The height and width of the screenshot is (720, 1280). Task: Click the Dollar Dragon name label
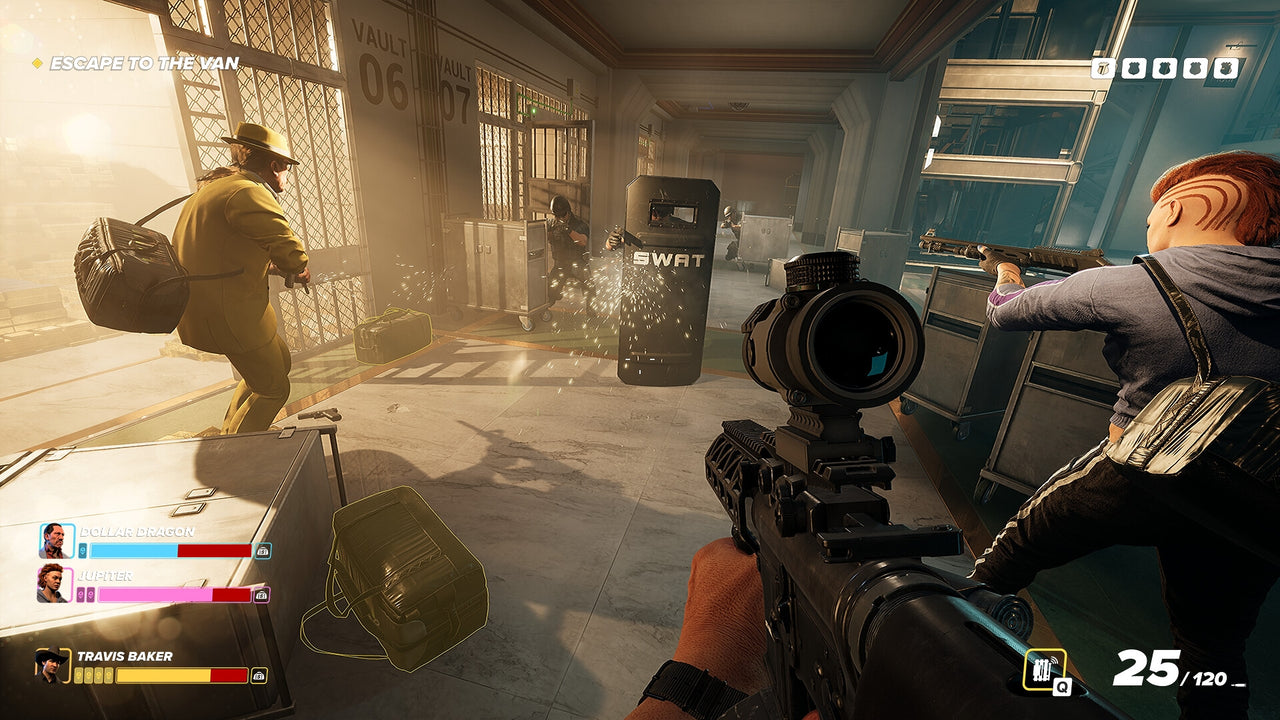click(x=138, y=531)
